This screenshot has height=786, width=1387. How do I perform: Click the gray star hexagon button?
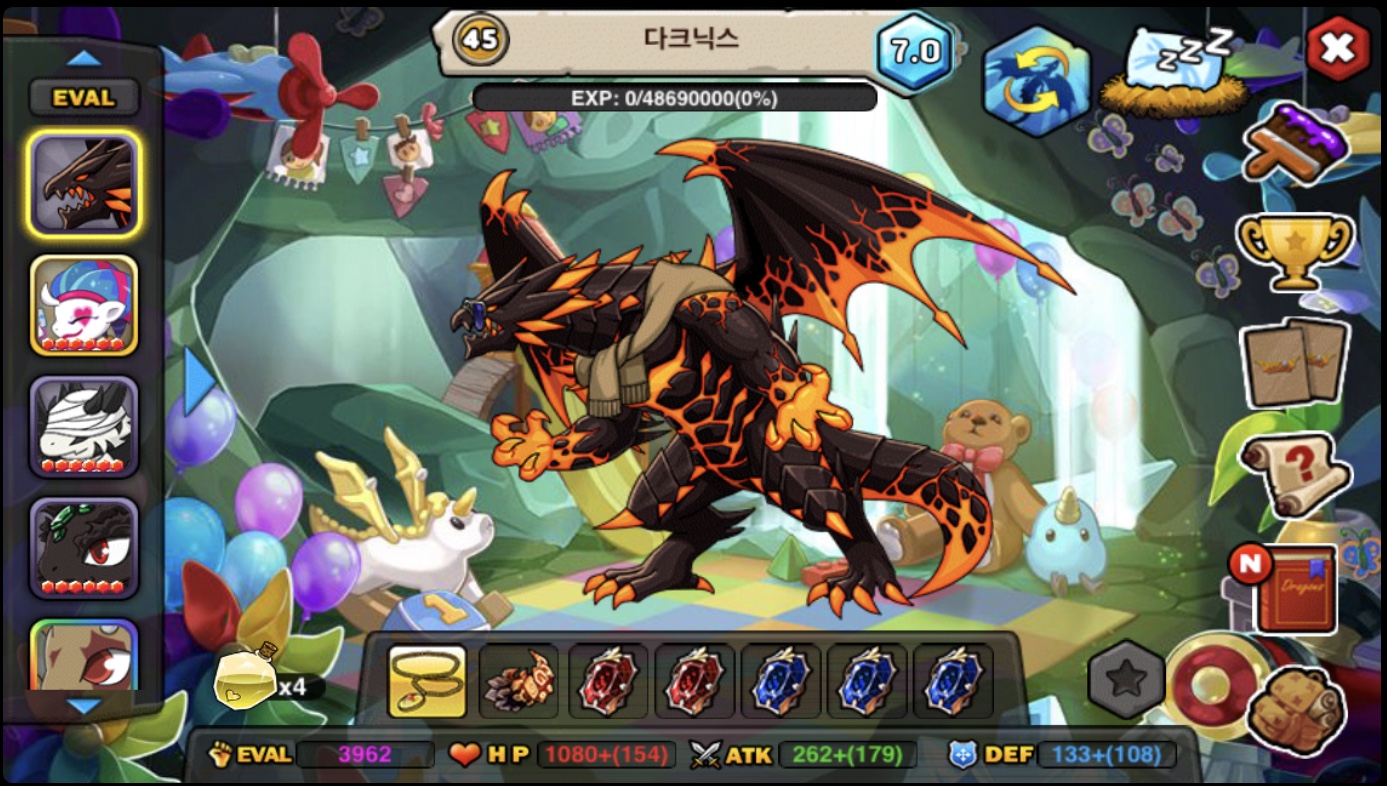pos(1126,680)
